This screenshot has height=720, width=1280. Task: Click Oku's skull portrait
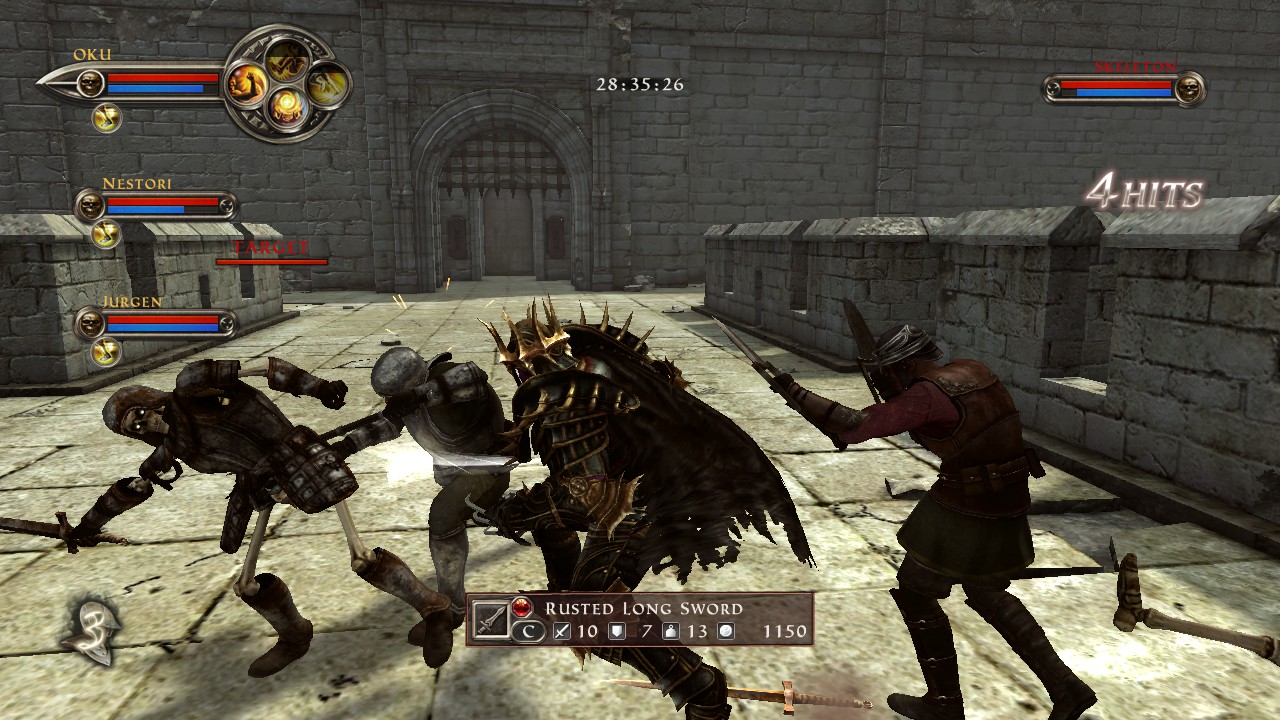91,83
